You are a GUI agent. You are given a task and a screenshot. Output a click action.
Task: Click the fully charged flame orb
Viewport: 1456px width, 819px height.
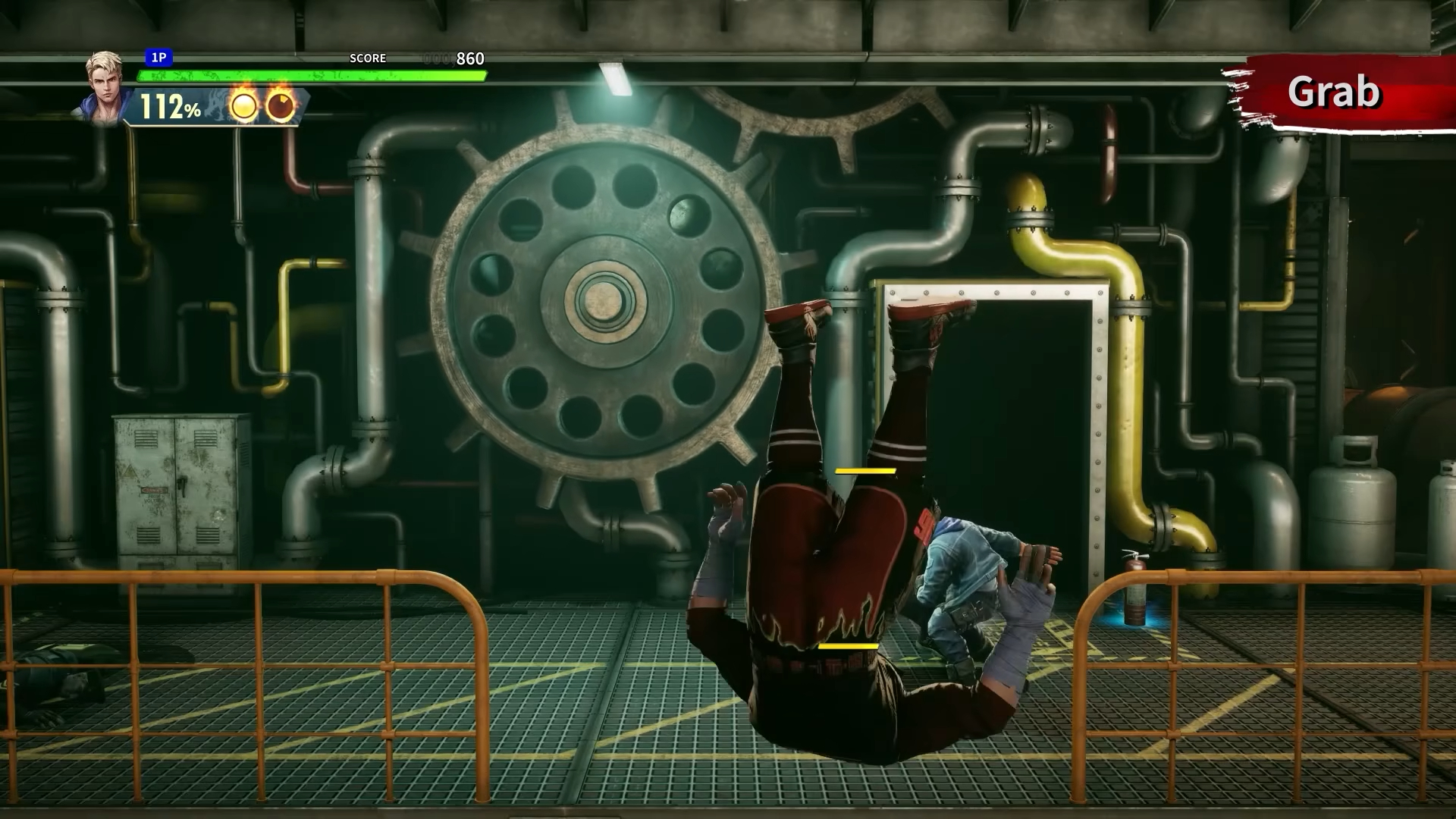click(x=243, y=106)
